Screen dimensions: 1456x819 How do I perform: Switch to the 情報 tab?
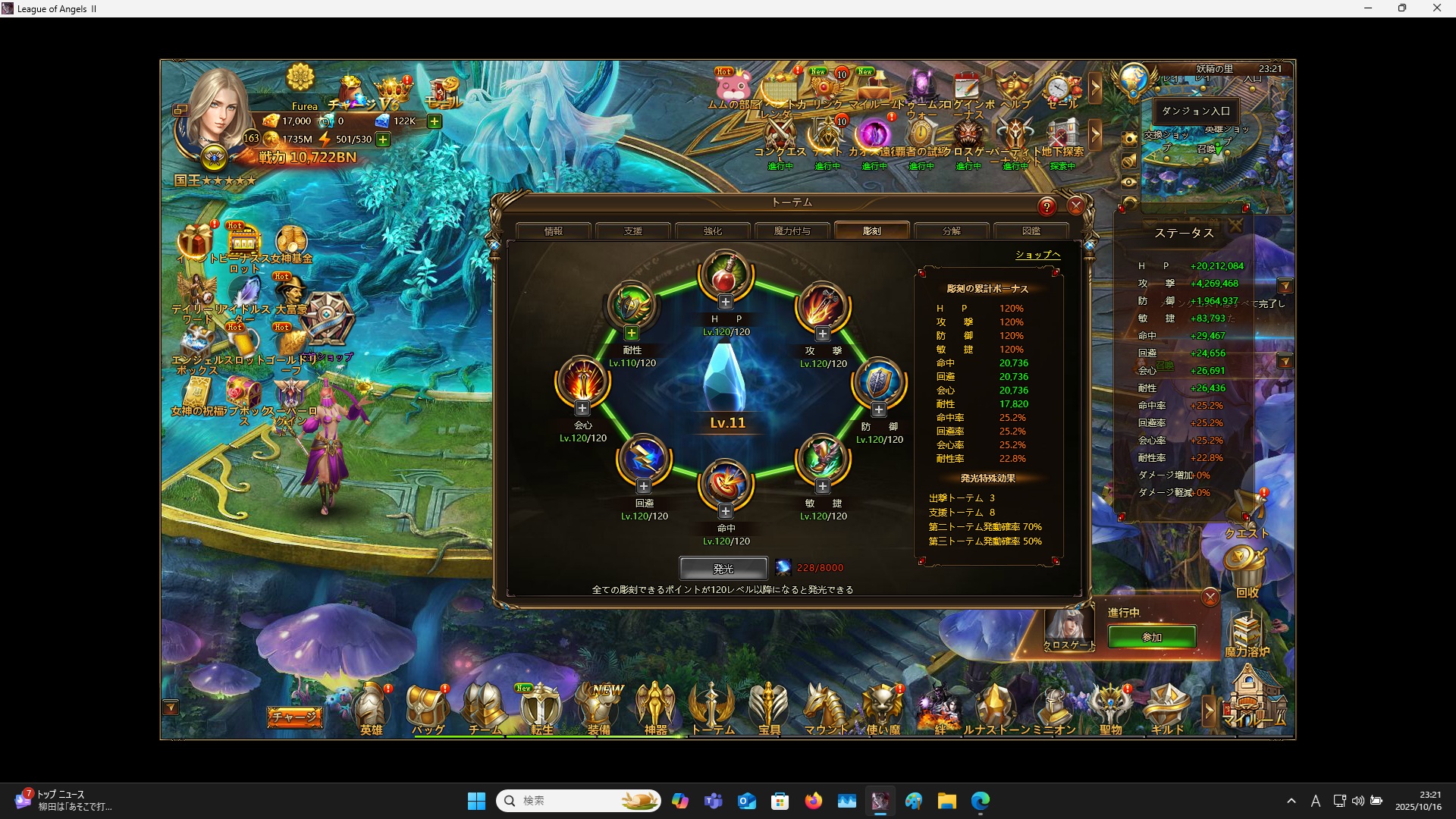click(554, 231)
